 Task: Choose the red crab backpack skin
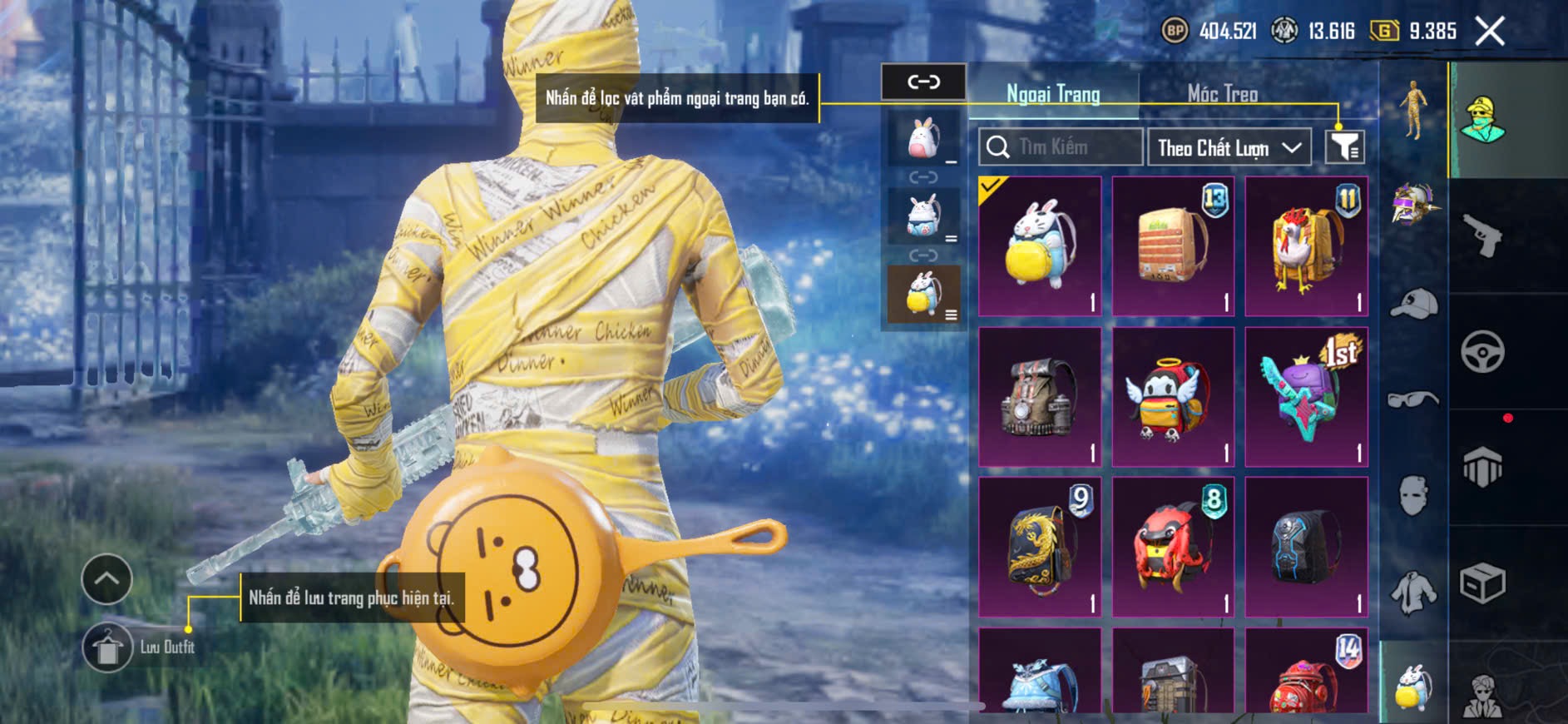point(1173,547)
